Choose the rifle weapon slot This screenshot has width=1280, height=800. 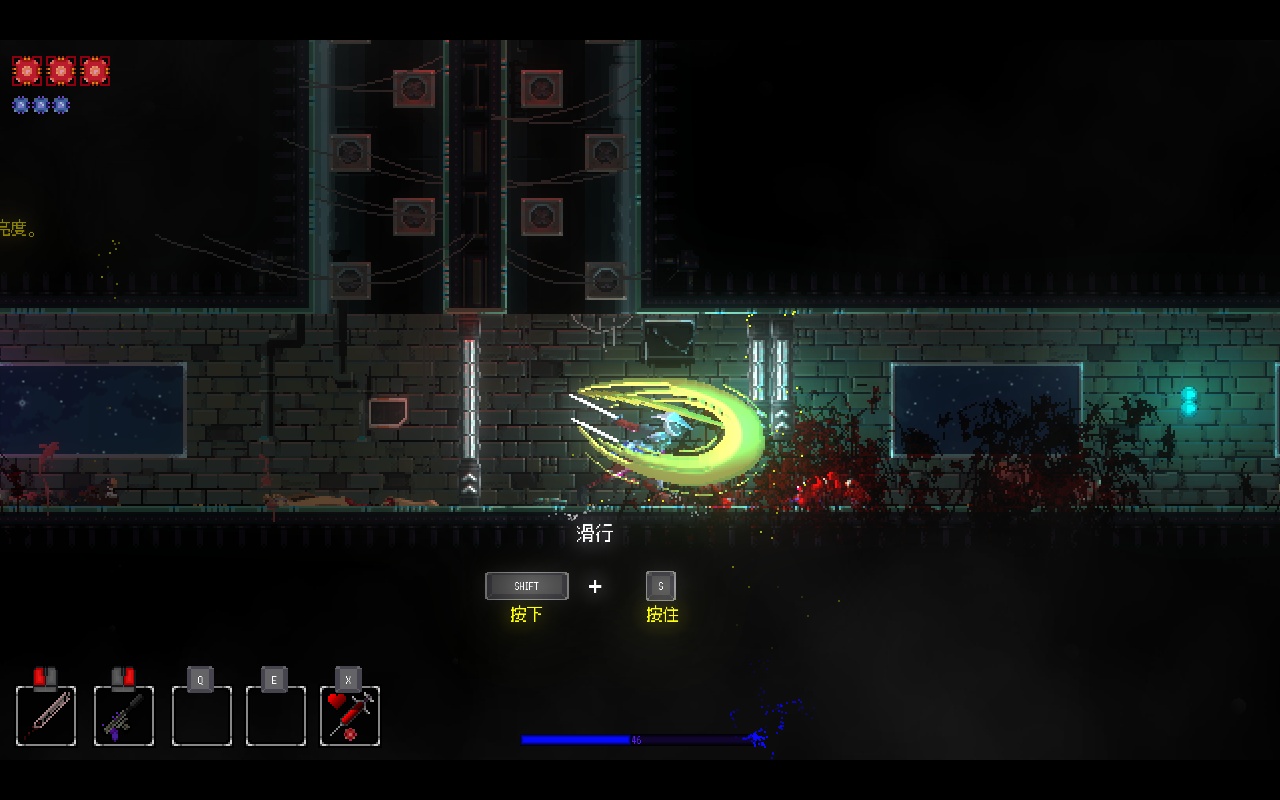124,715
